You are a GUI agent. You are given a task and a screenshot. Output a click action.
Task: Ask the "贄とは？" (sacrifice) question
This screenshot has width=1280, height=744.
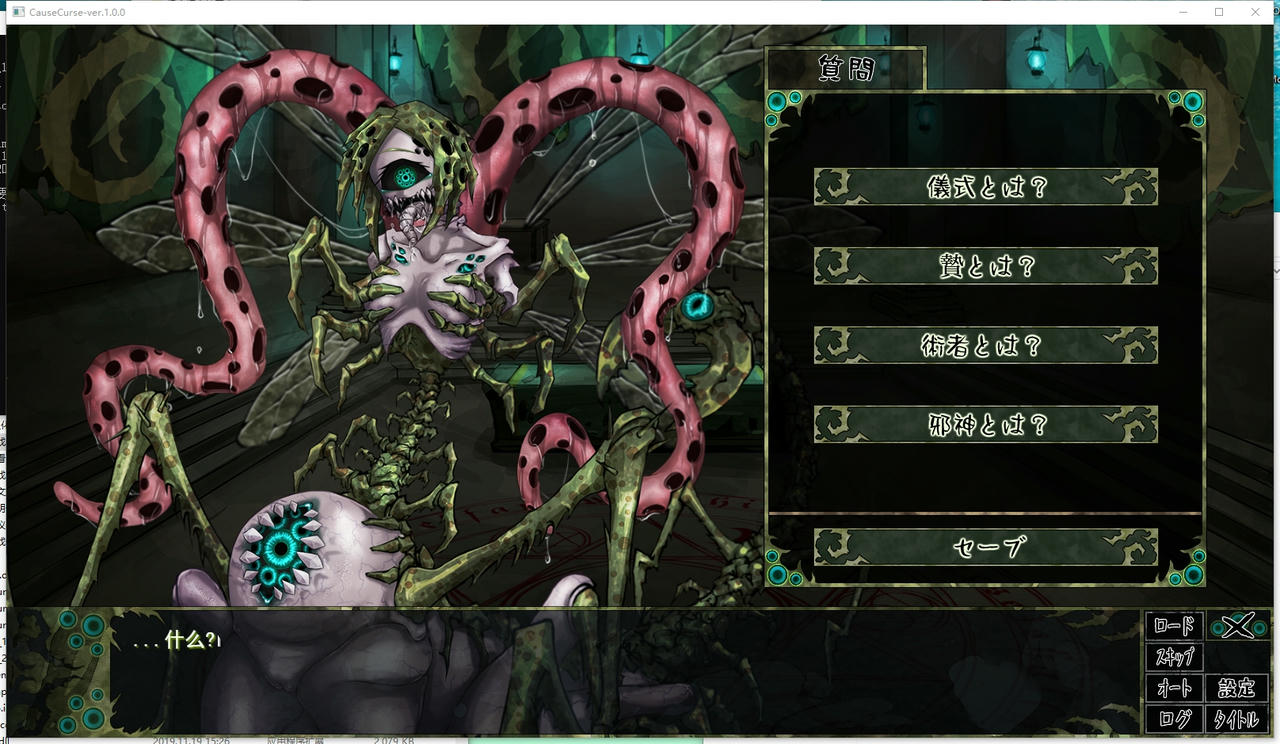click(986, 267)
